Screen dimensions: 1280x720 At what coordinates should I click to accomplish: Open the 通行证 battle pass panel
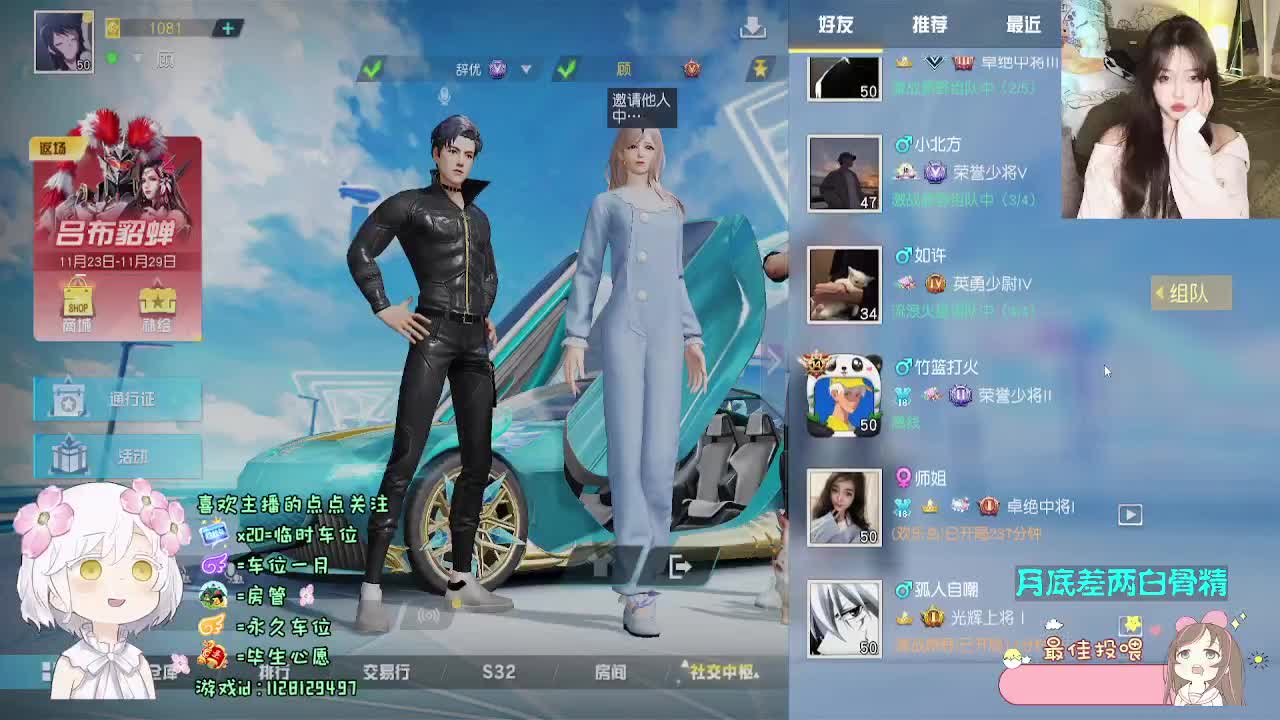117,395
